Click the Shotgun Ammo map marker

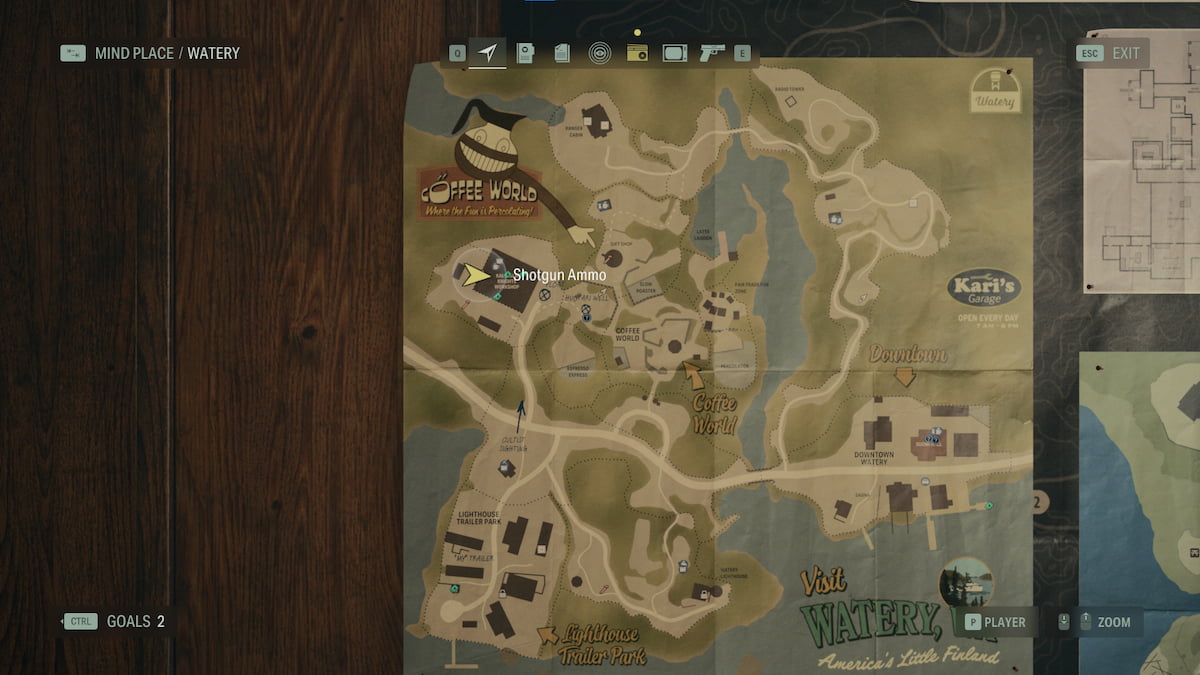(x=508, y=275)
